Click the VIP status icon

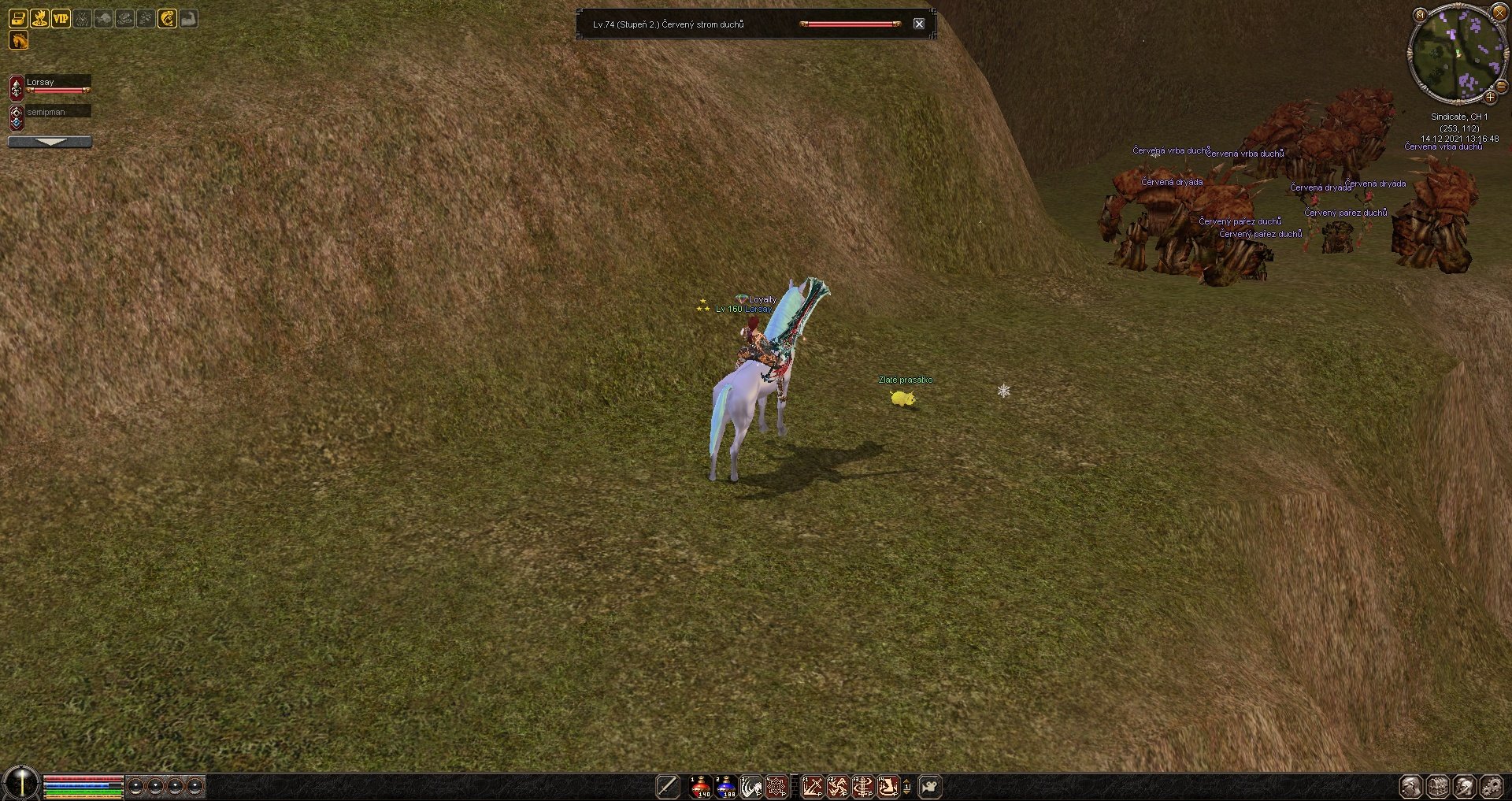coord(61,18)
